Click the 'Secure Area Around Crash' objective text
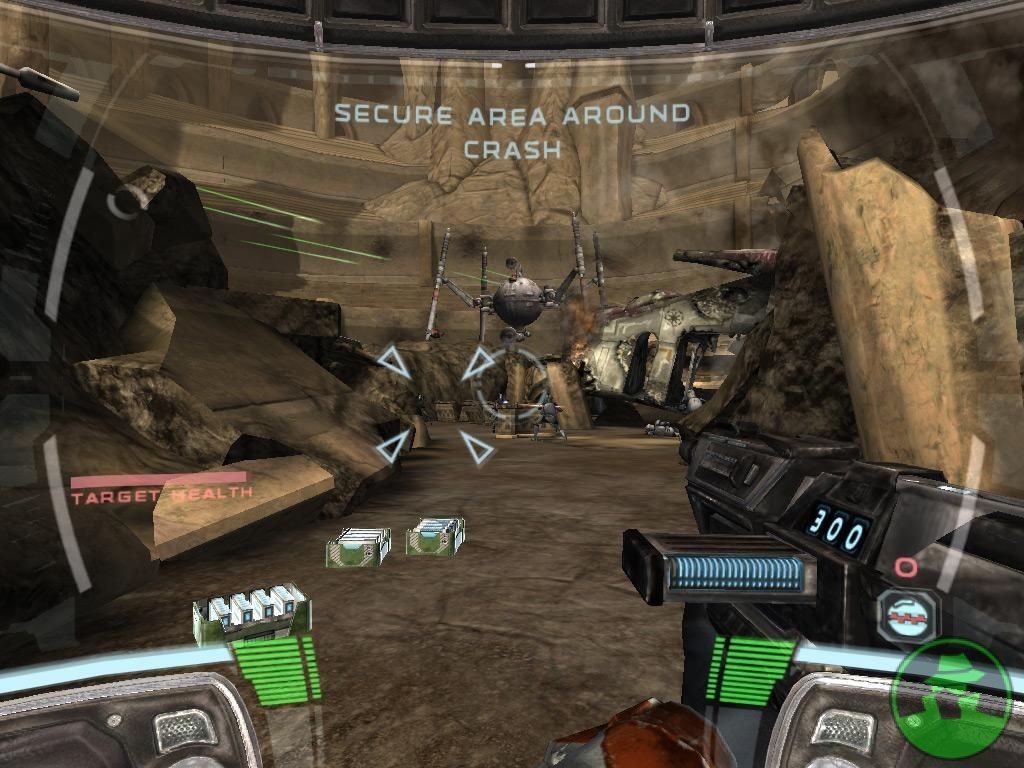Image resolution: width=1024 pixels, height=768 pixels. point(512,130)
